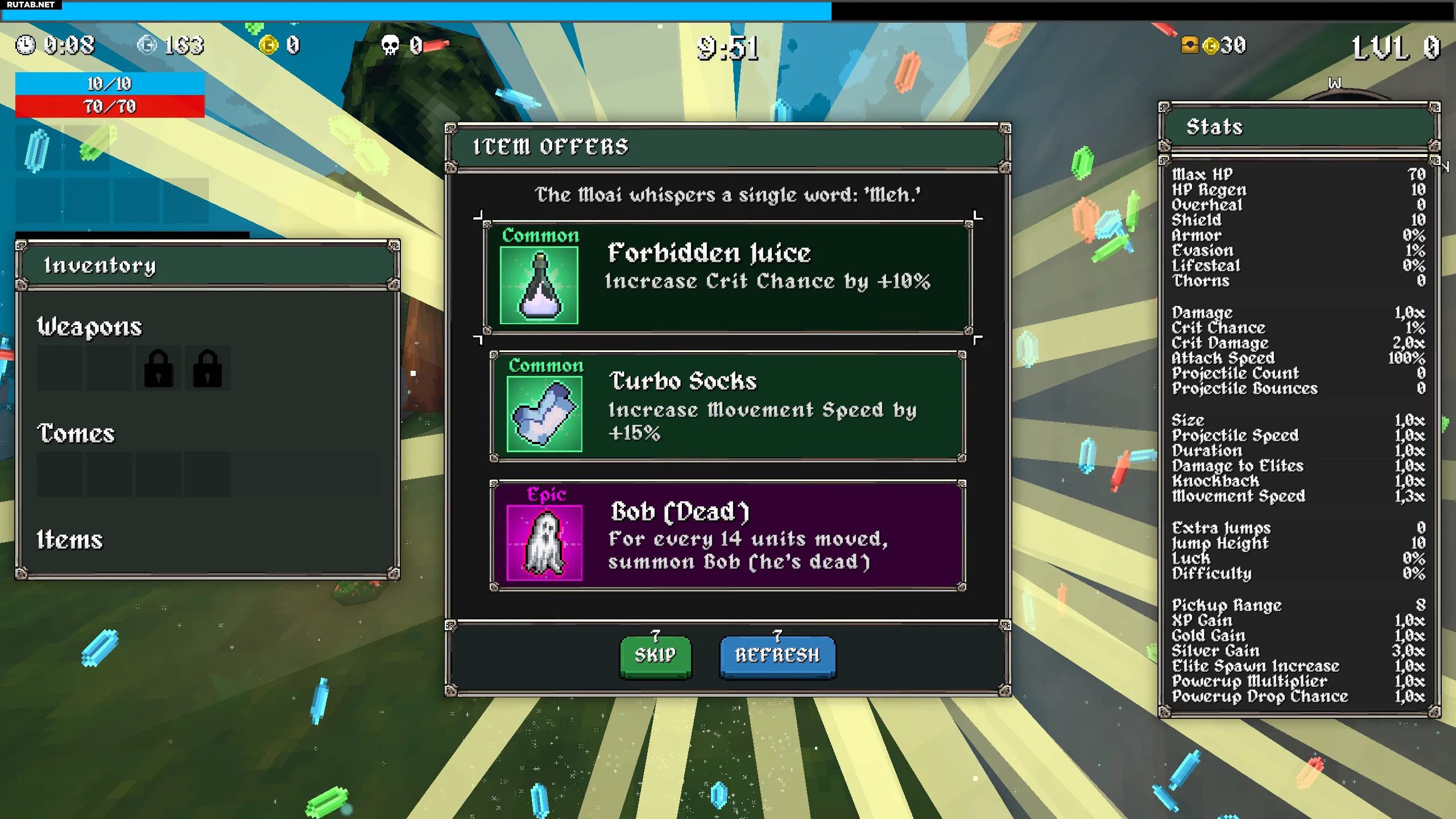This screenshot has width=1456, height=819.
Task: Refresh the item offers
Action: point(777,655)
